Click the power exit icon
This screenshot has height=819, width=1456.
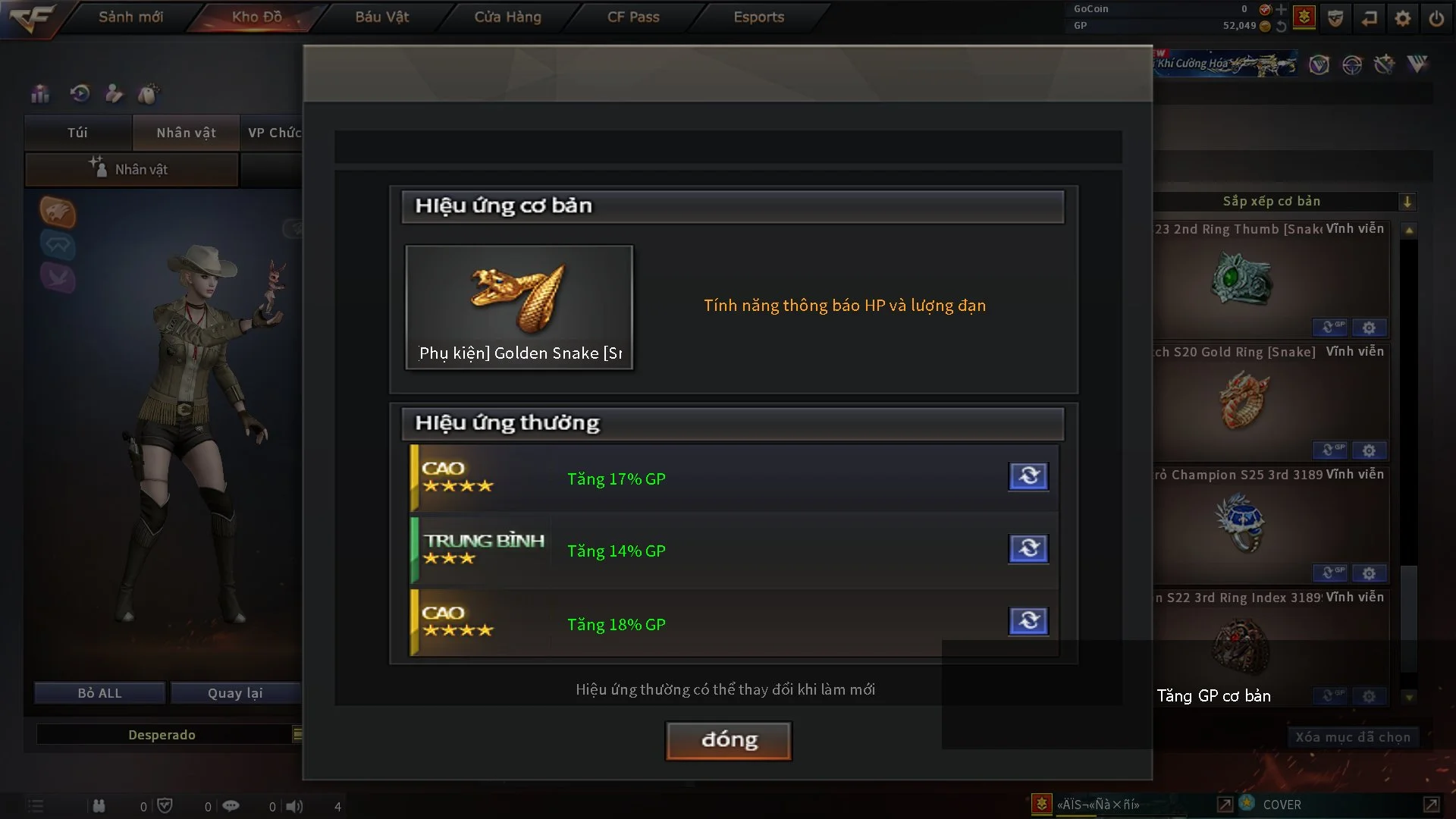point(1436,18)
